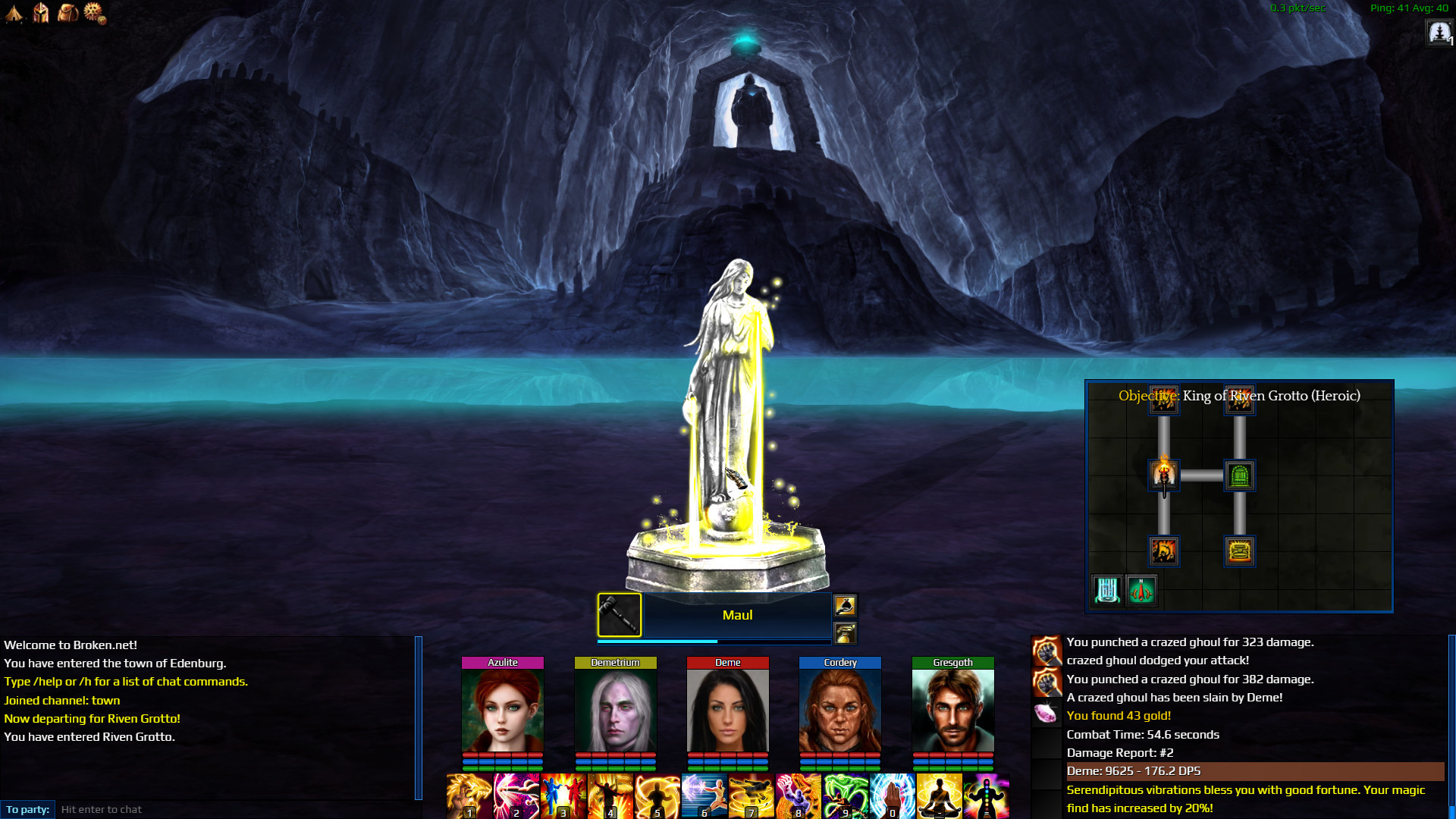Select Azulite's party portrait

click(x=502, y=710)
